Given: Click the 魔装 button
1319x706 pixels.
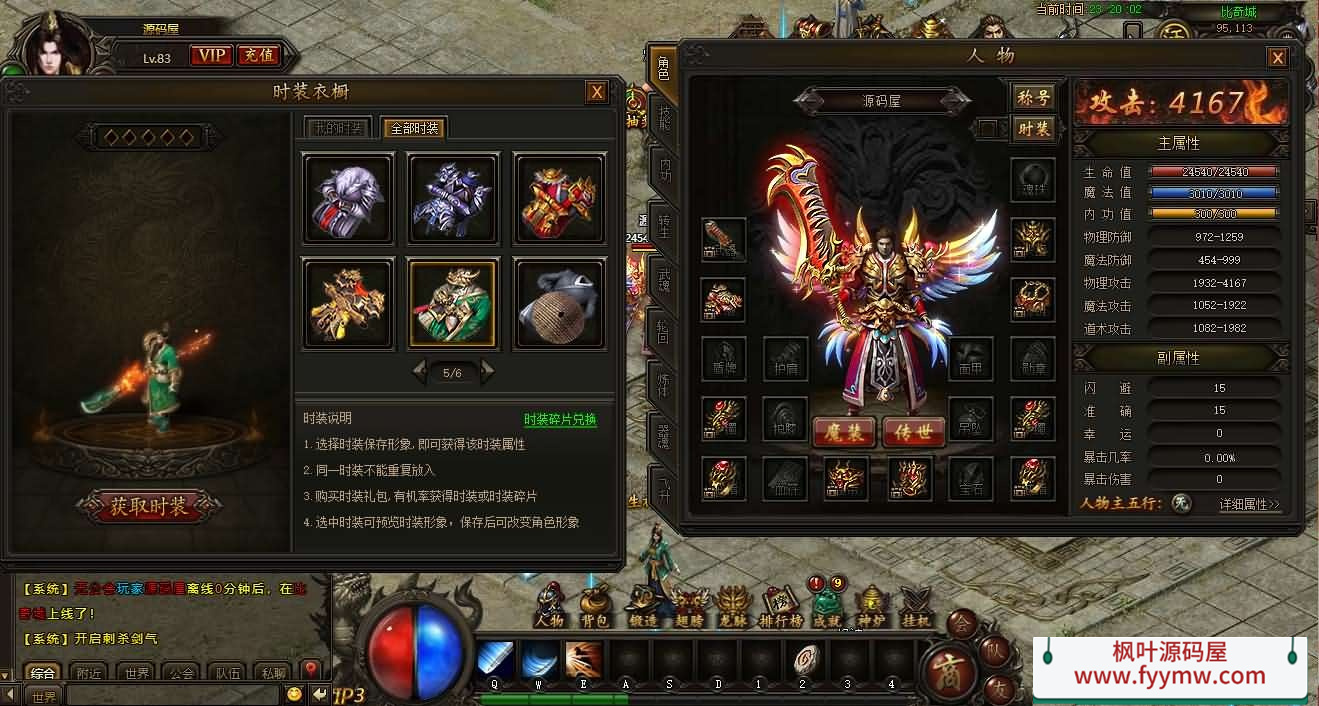Looking at the screenshot, I should tap(844, 431).
